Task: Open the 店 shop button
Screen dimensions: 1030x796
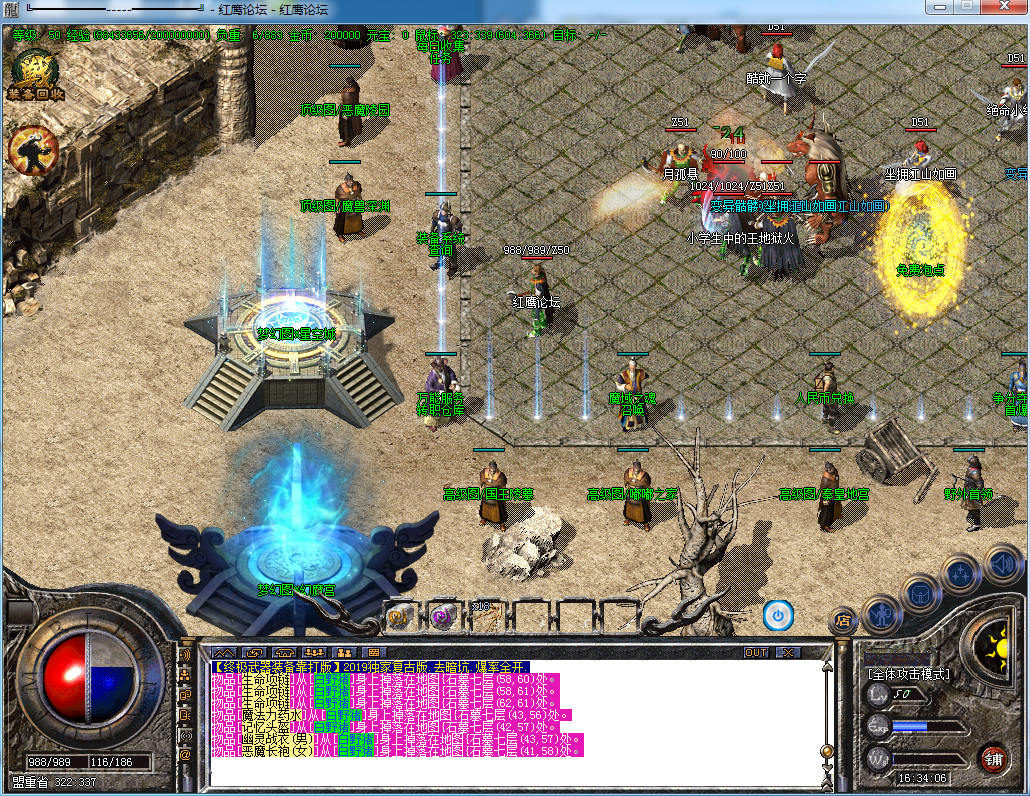Action: pyautogui.click(x=842, y=621)
